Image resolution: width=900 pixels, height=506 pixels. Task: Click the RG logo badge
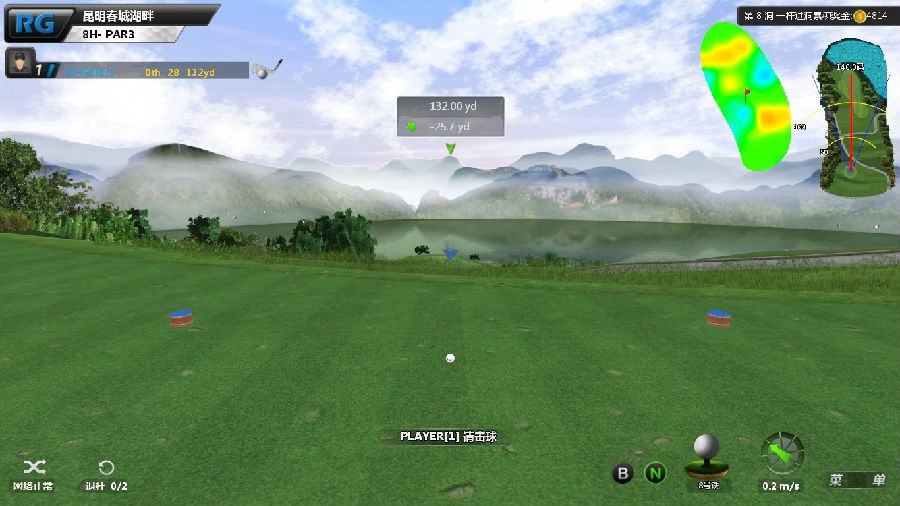[x=38, y=22]
